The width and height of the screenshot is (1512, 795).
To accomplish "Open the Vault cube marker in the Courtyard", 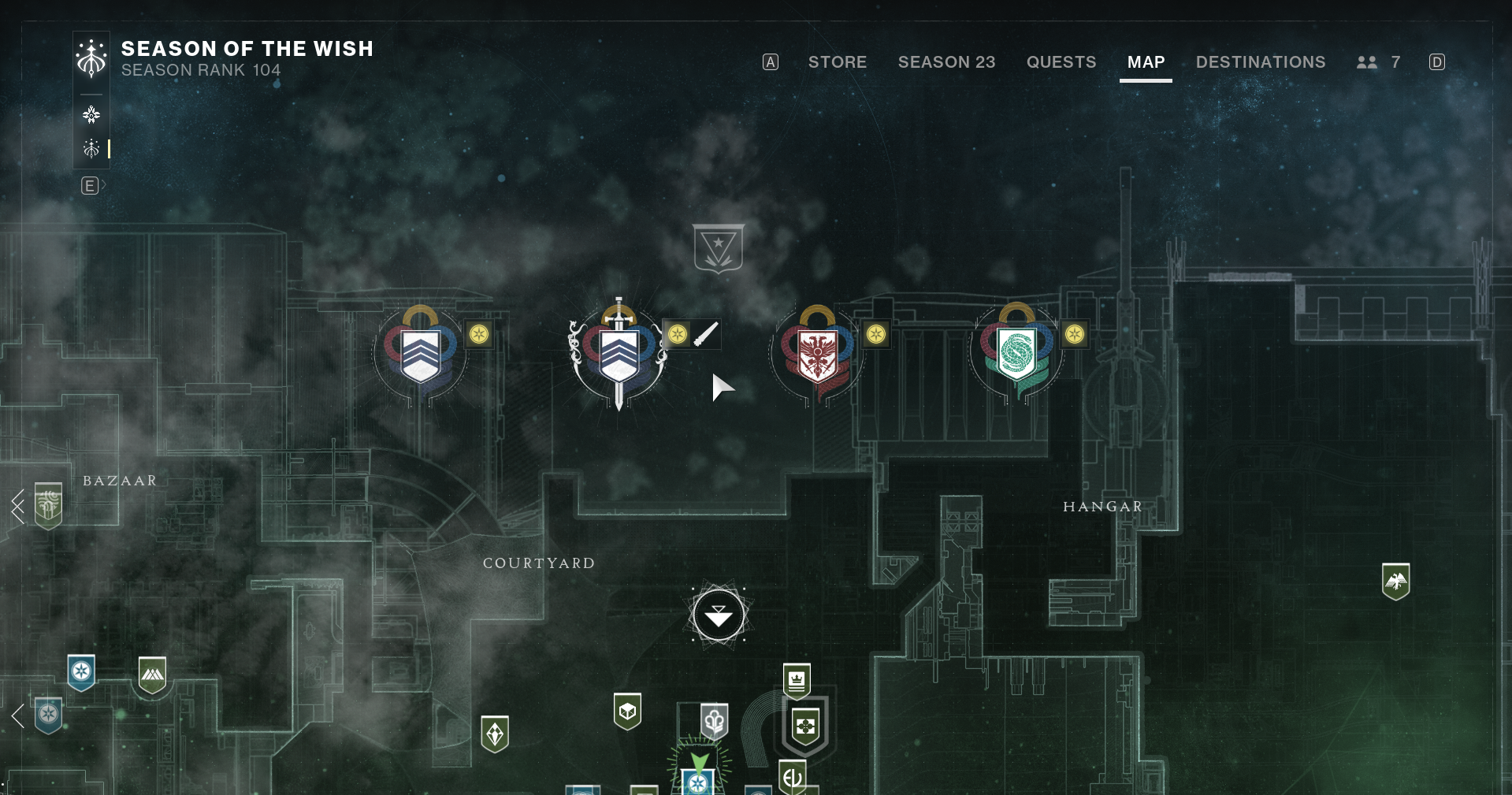I will click(628, 711).
